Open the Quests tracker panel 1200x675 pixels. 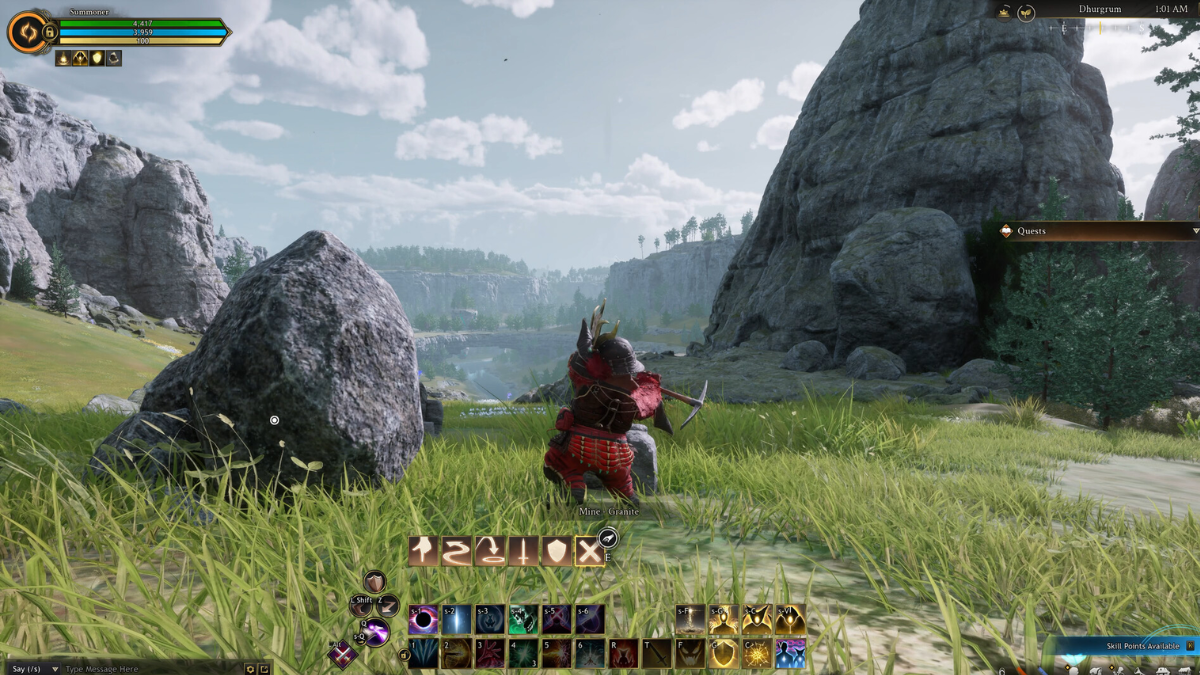pos(1100,231)
